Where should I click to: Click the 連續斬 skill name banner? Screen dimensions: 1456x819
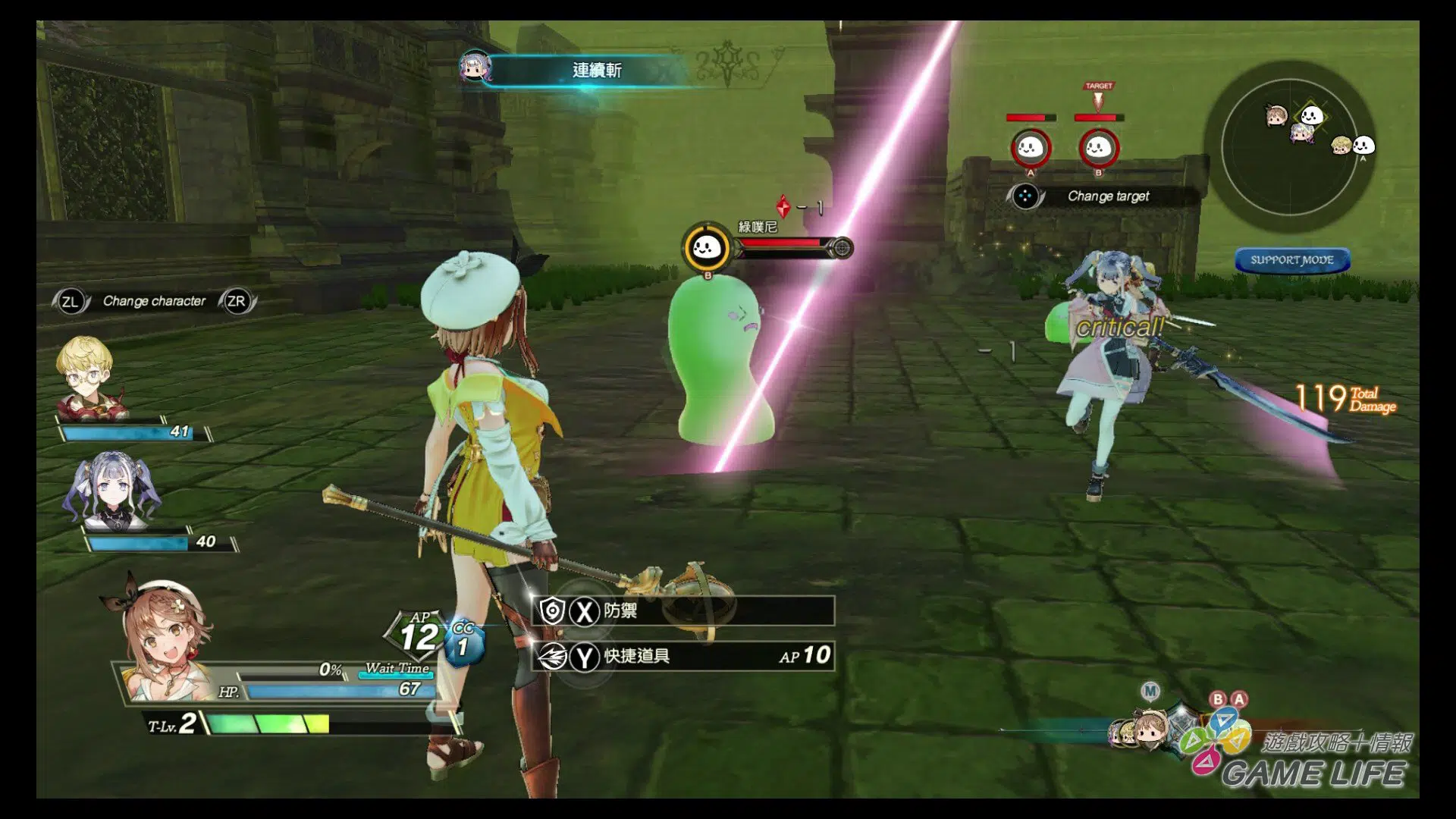596,71
